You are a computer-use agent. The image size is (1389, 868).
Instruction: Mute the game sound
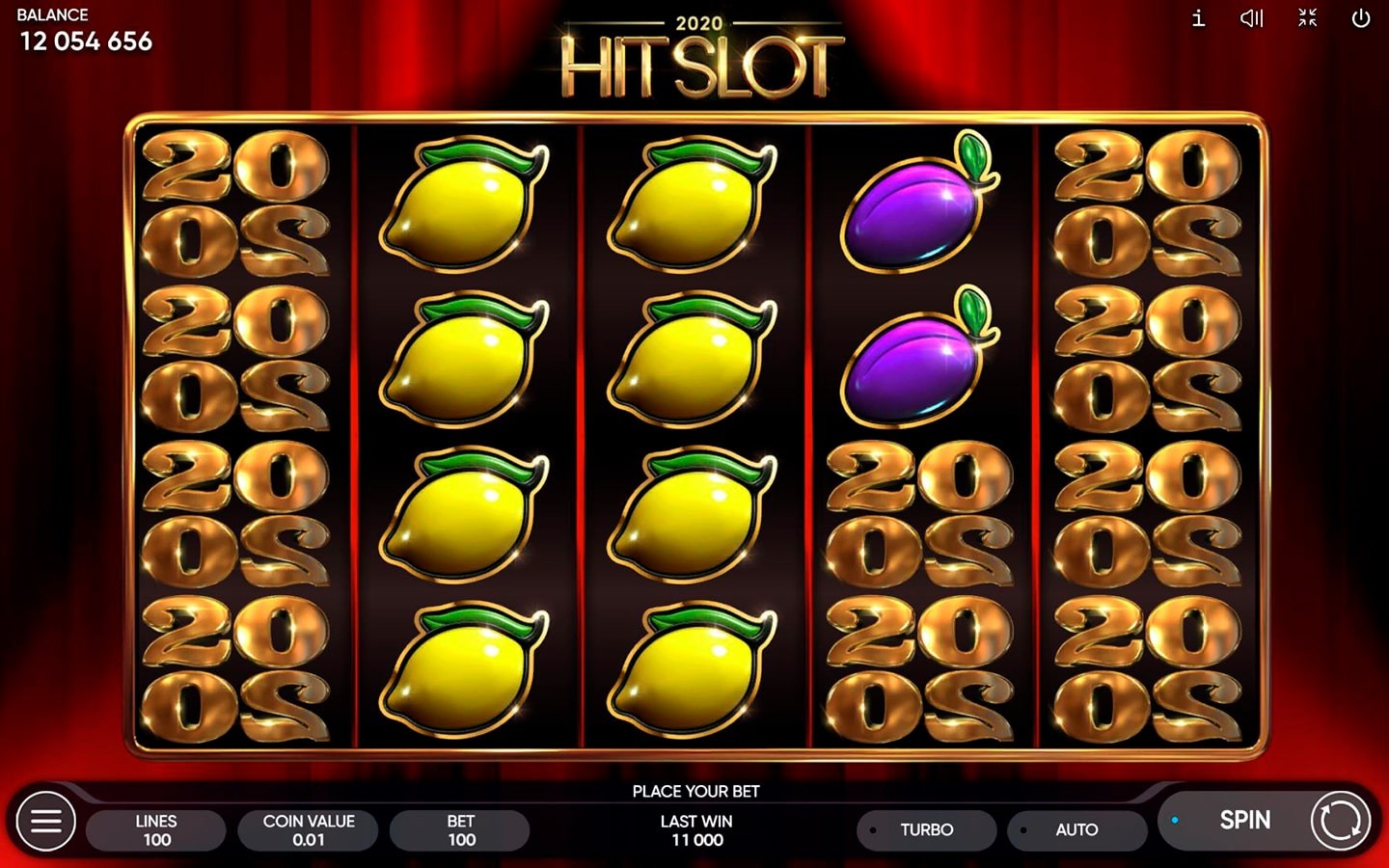coord(1251,18)
